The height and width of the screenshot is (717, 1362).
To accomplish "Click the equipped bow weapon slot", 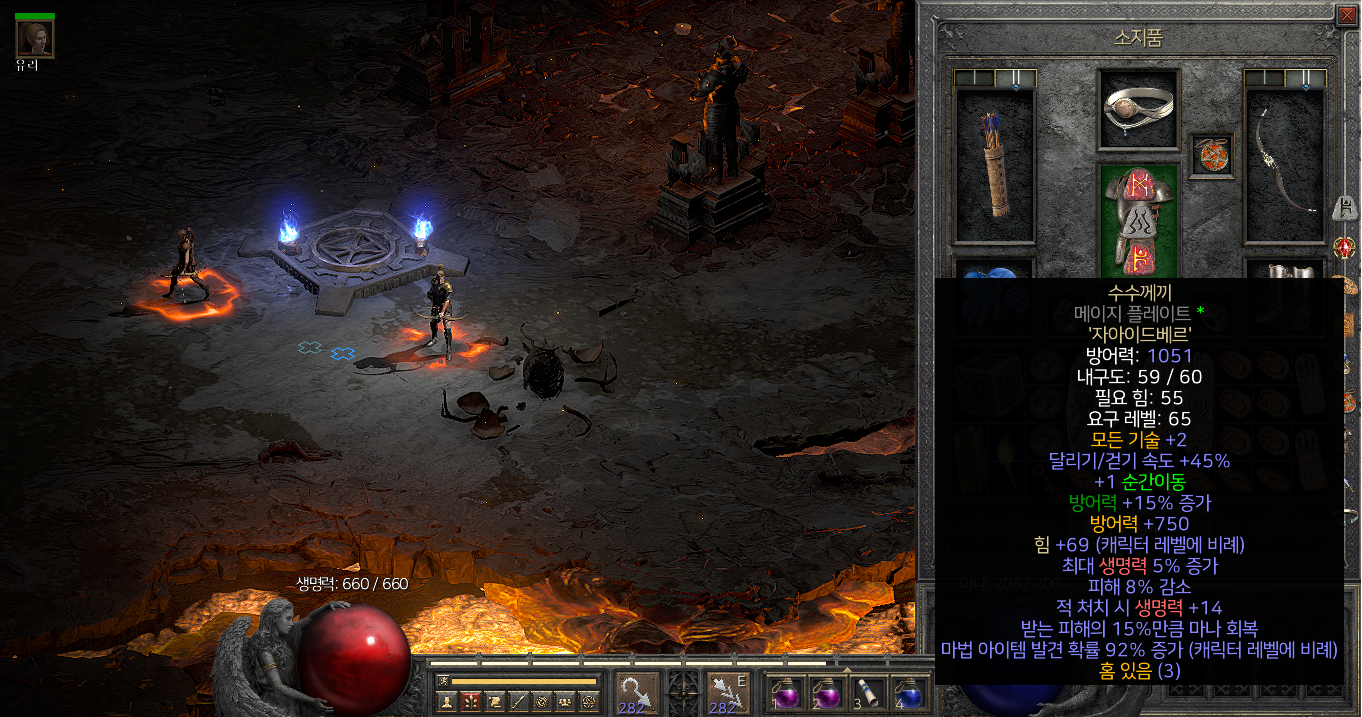I will (1285, 166).
